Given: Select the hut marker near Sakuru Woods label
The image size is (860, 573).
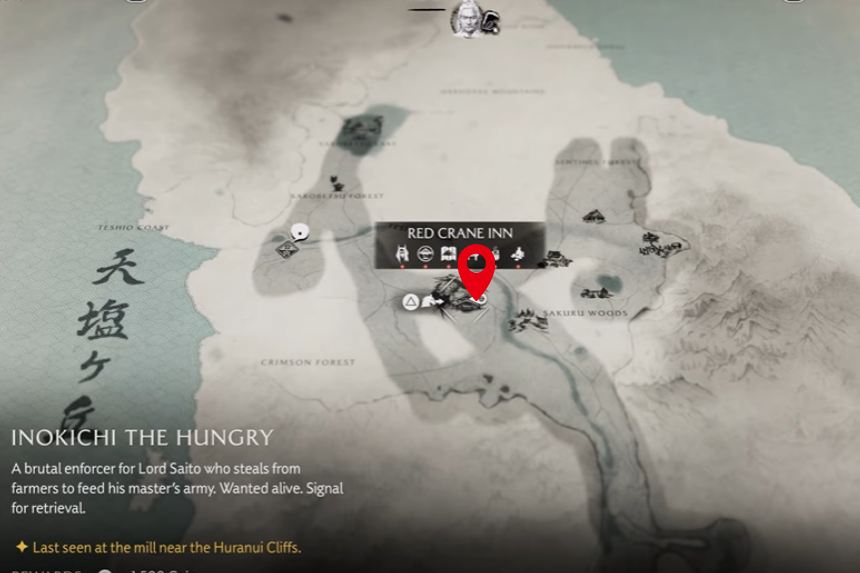Looking at the screenshot, I should [524, 322].
